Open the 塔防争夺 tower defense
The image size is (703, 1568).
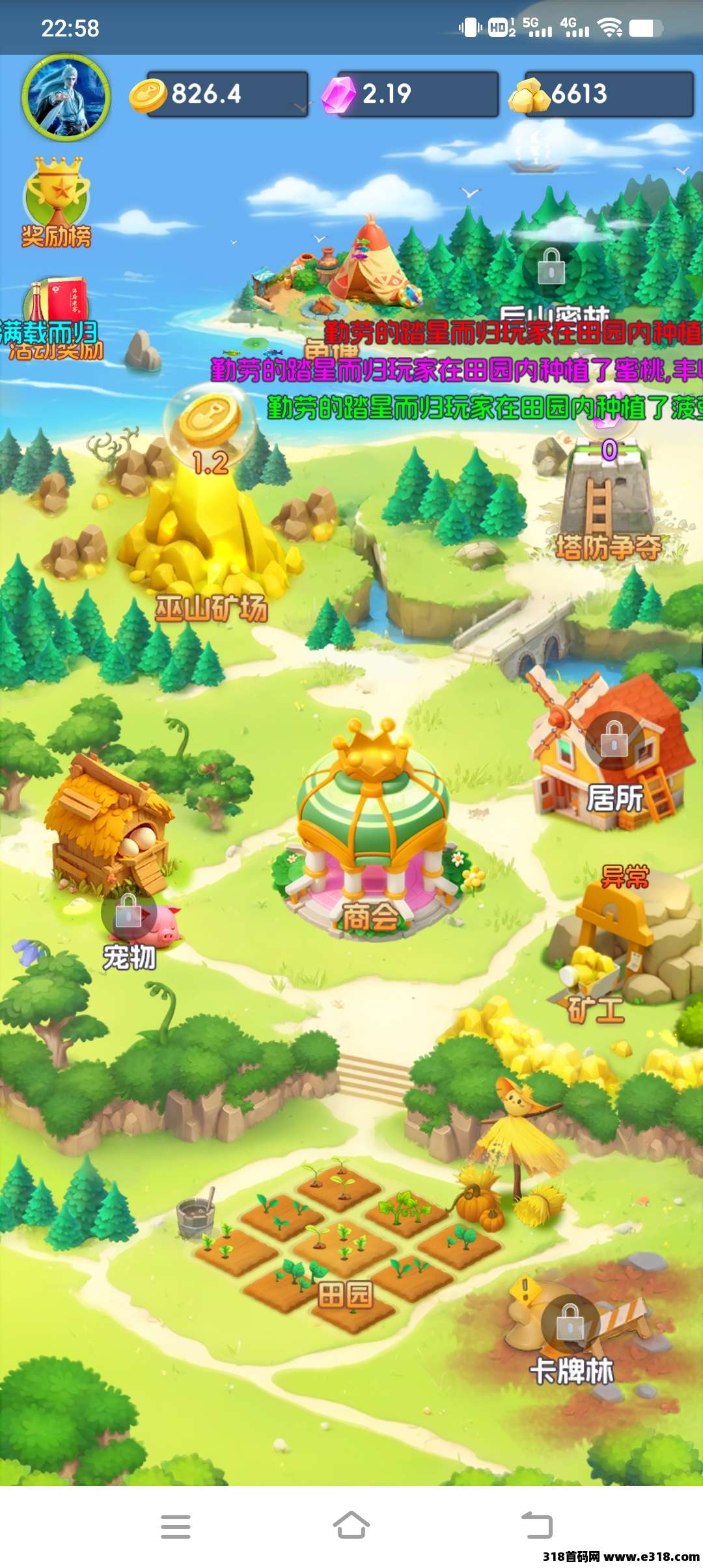click(x=607, y=508)
